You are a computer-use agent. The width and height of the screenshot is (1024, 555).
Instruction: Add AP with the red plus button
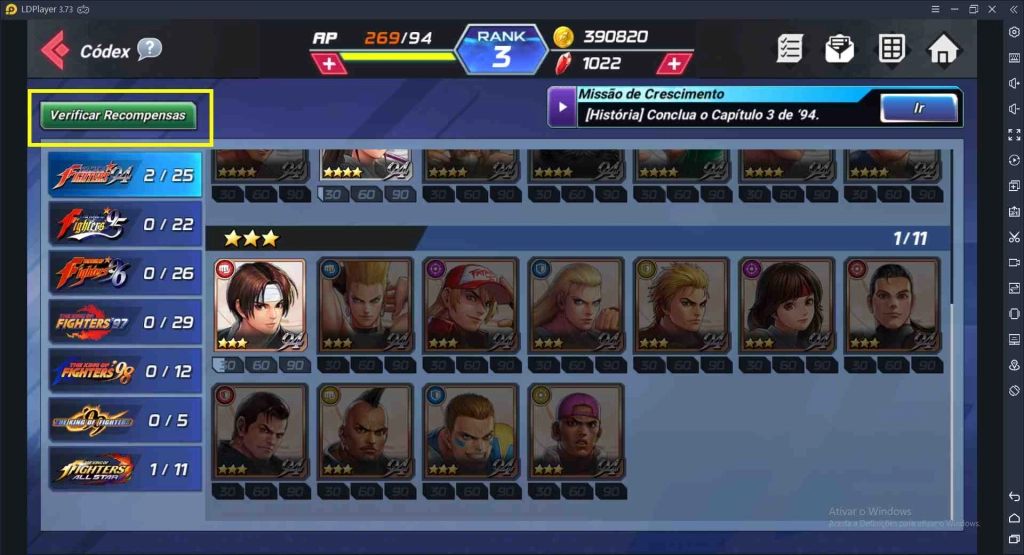(x=329, y=64)
